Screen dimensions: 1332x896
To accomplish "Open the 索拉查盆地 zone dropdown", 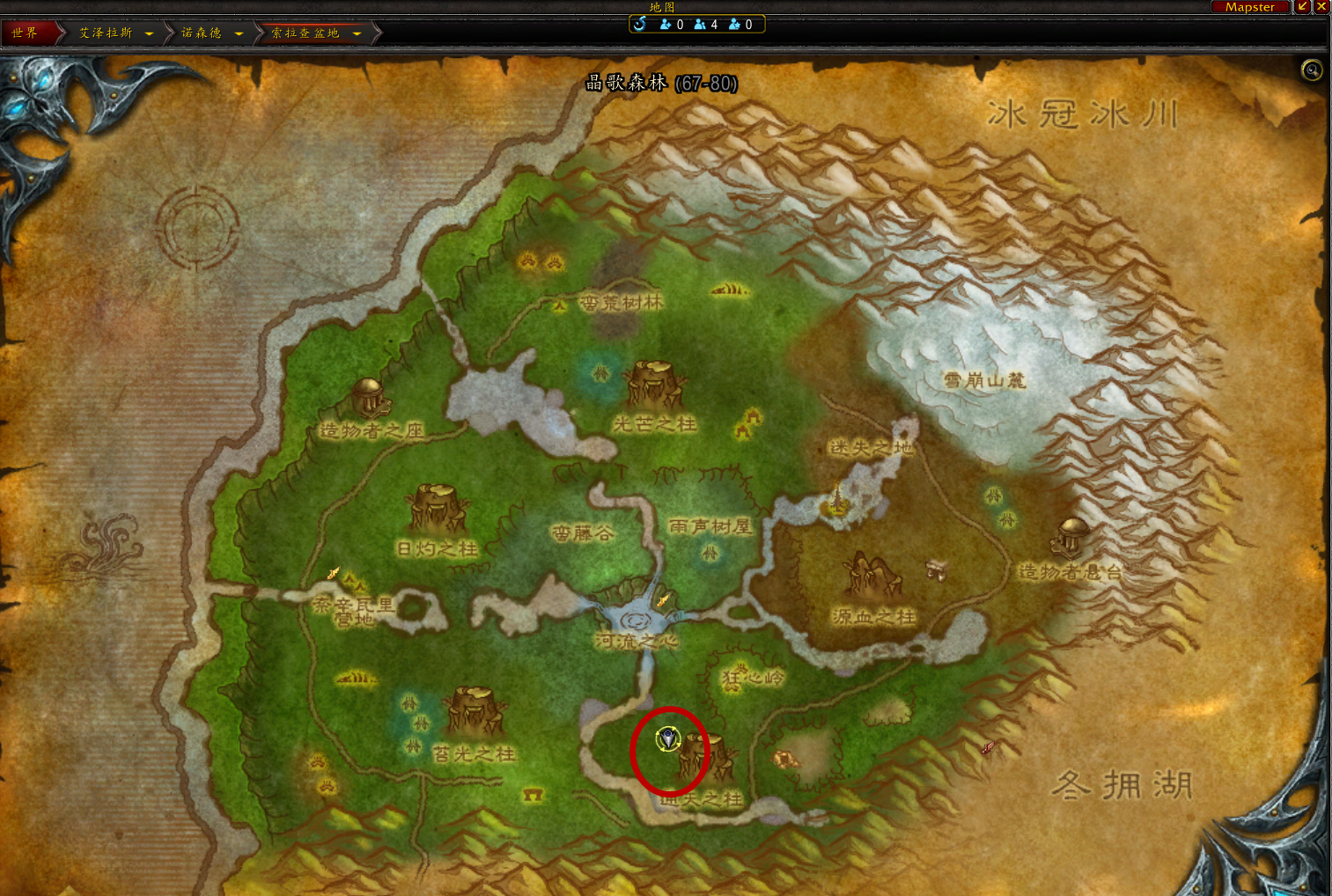I will [x=357, y=33].
